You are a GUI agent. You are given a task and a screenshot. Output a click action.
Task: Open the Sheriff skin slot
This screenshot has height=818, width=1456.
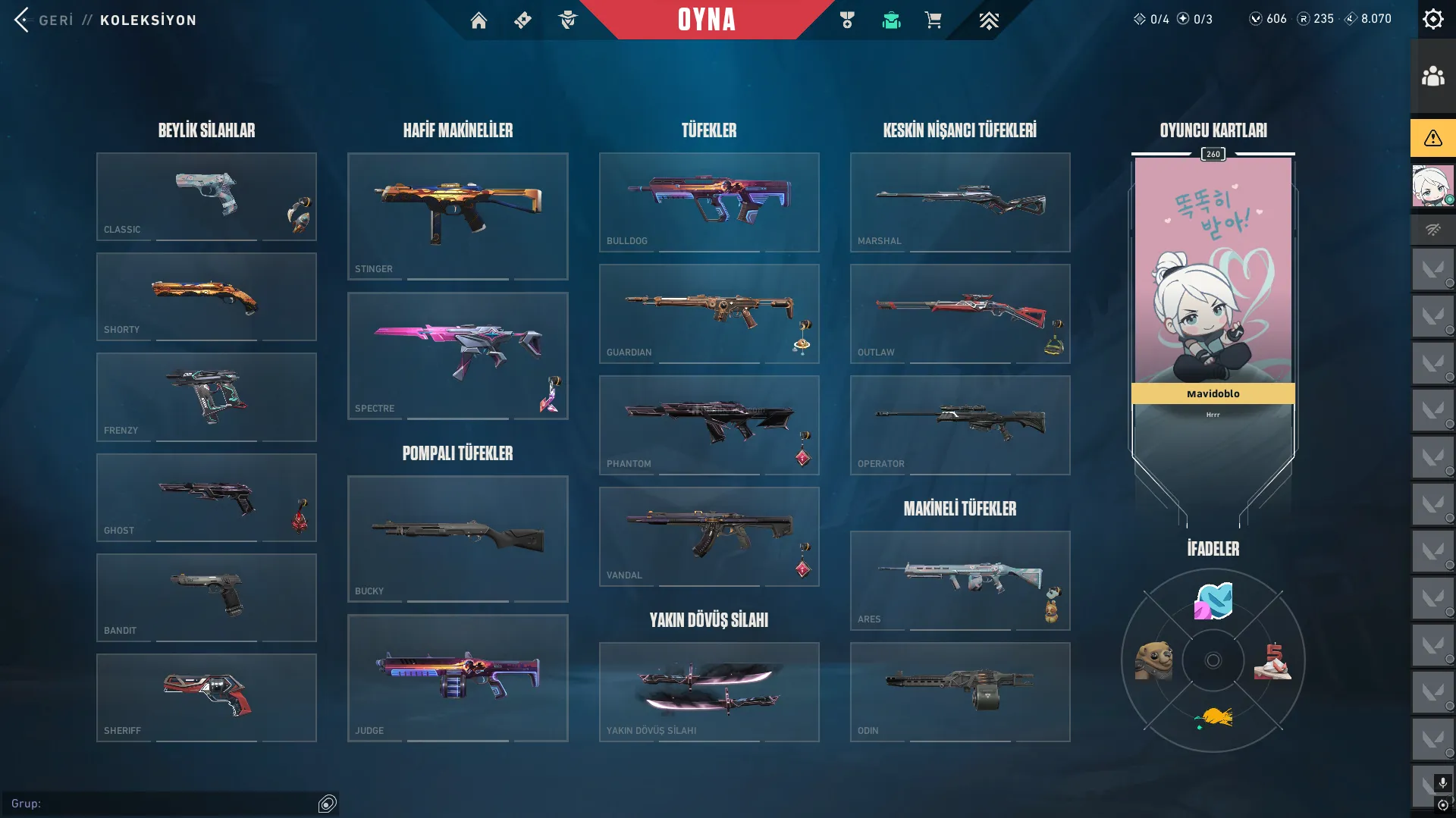206,697
